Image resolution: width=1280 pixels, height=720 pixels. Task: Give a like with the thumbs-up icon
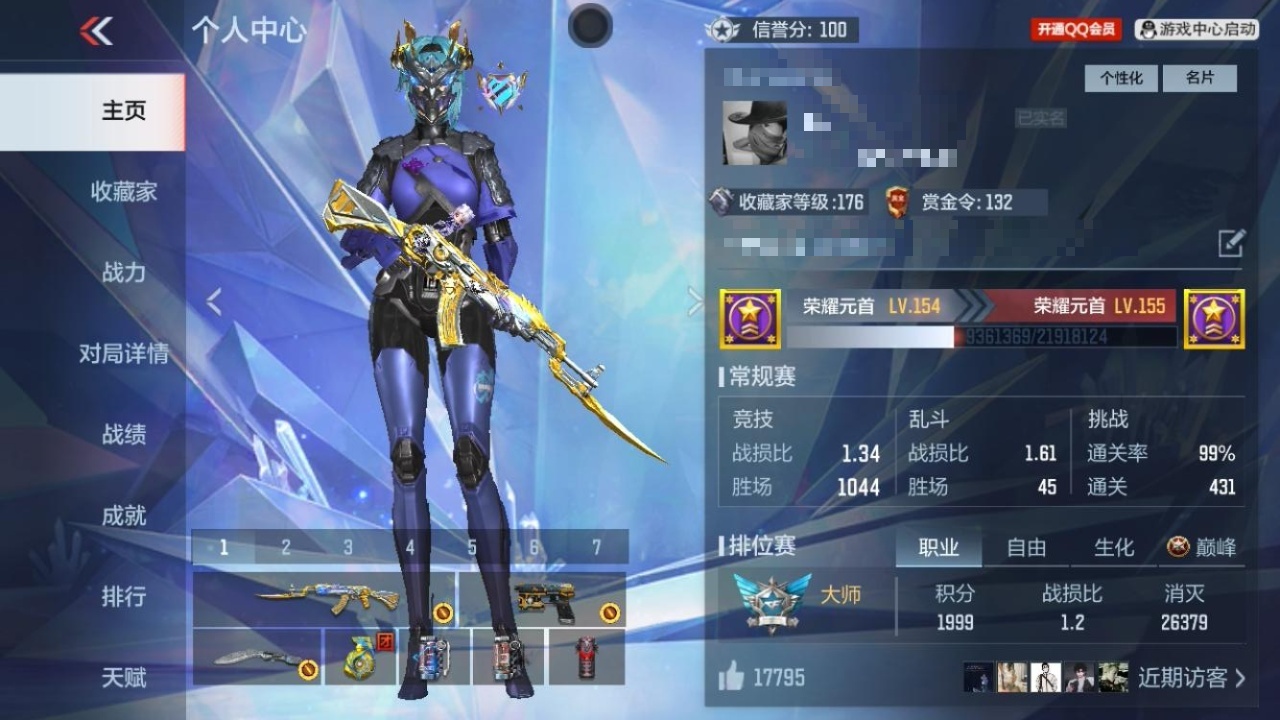731,678
